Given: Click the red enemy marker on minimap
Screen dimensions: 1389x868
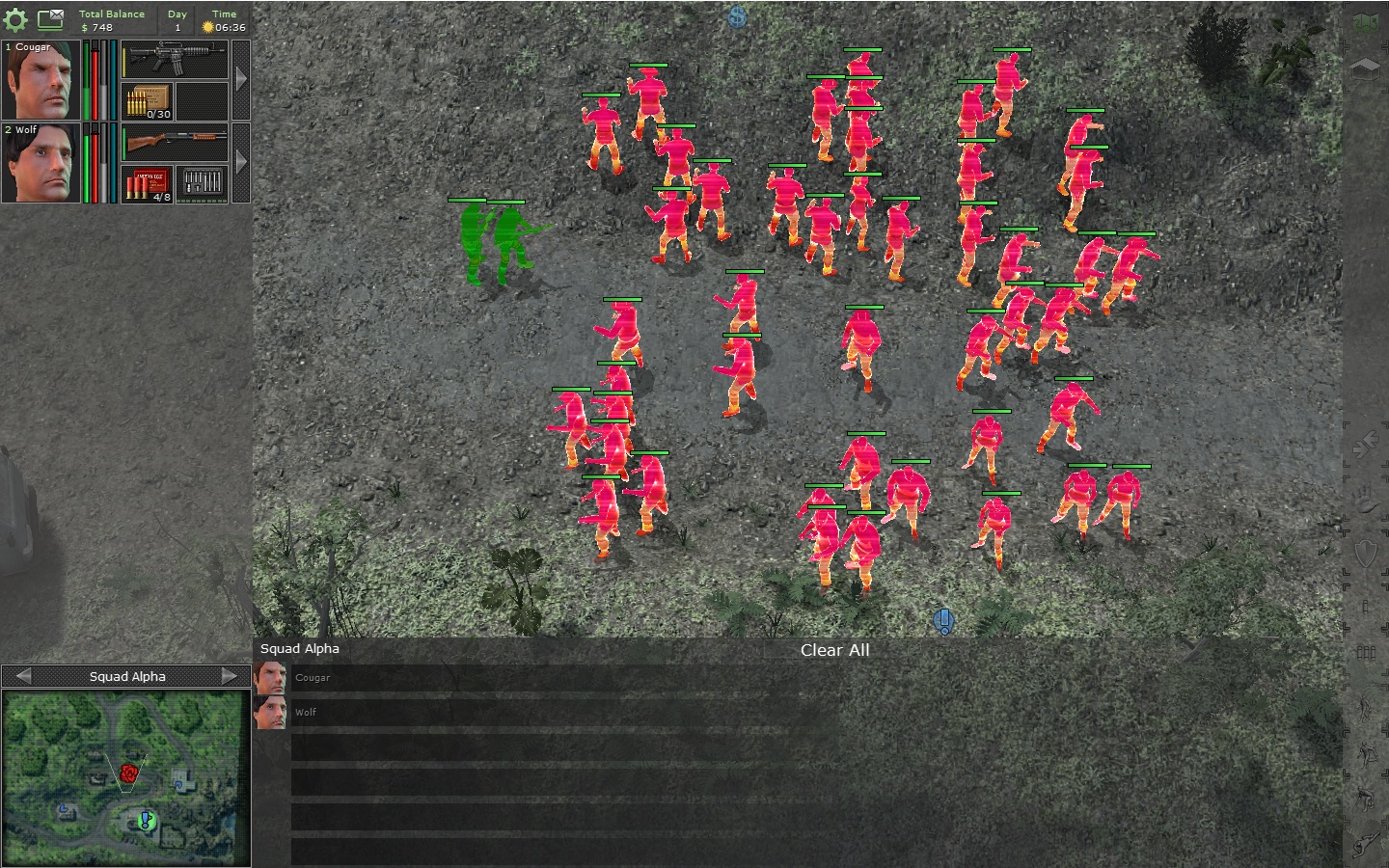Looking at the screenshot, I should [128, 773].
